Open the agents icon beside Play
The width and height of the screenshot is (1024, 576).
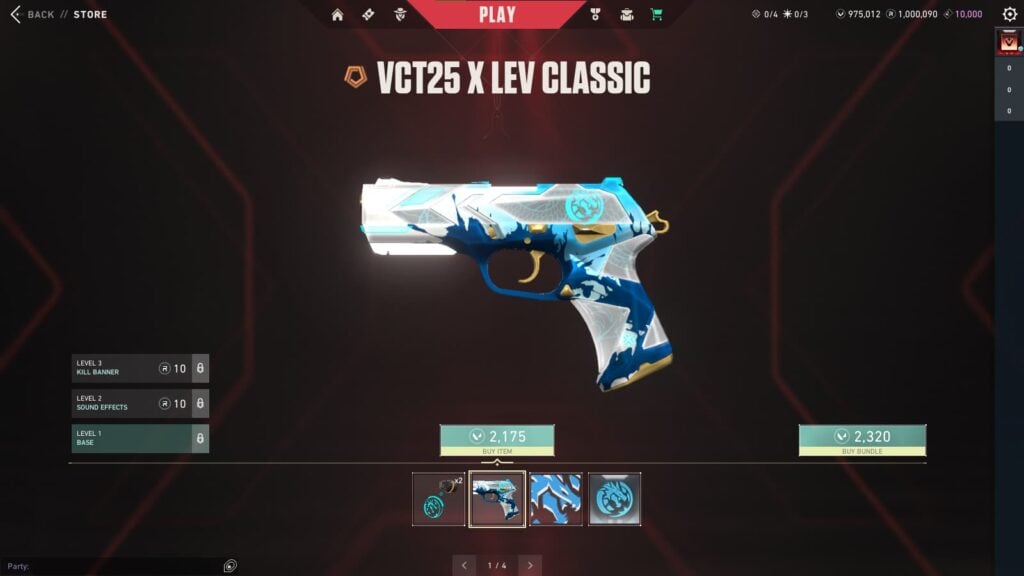[x=400, y=15]
